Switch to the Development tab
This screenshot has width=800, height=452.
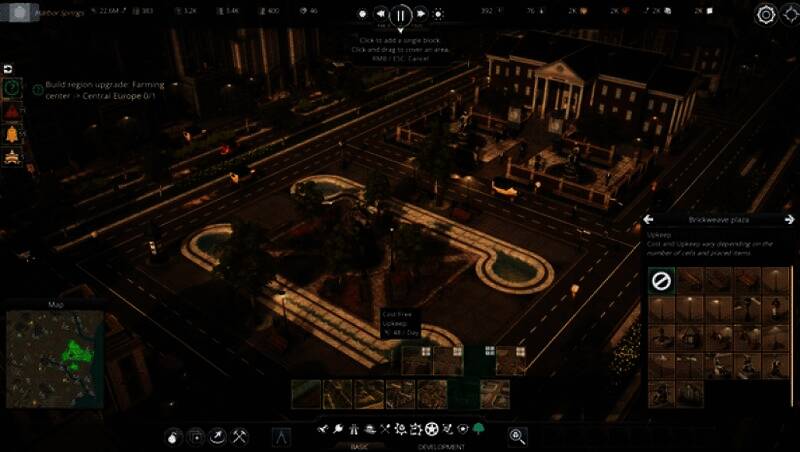click(441, 446)
